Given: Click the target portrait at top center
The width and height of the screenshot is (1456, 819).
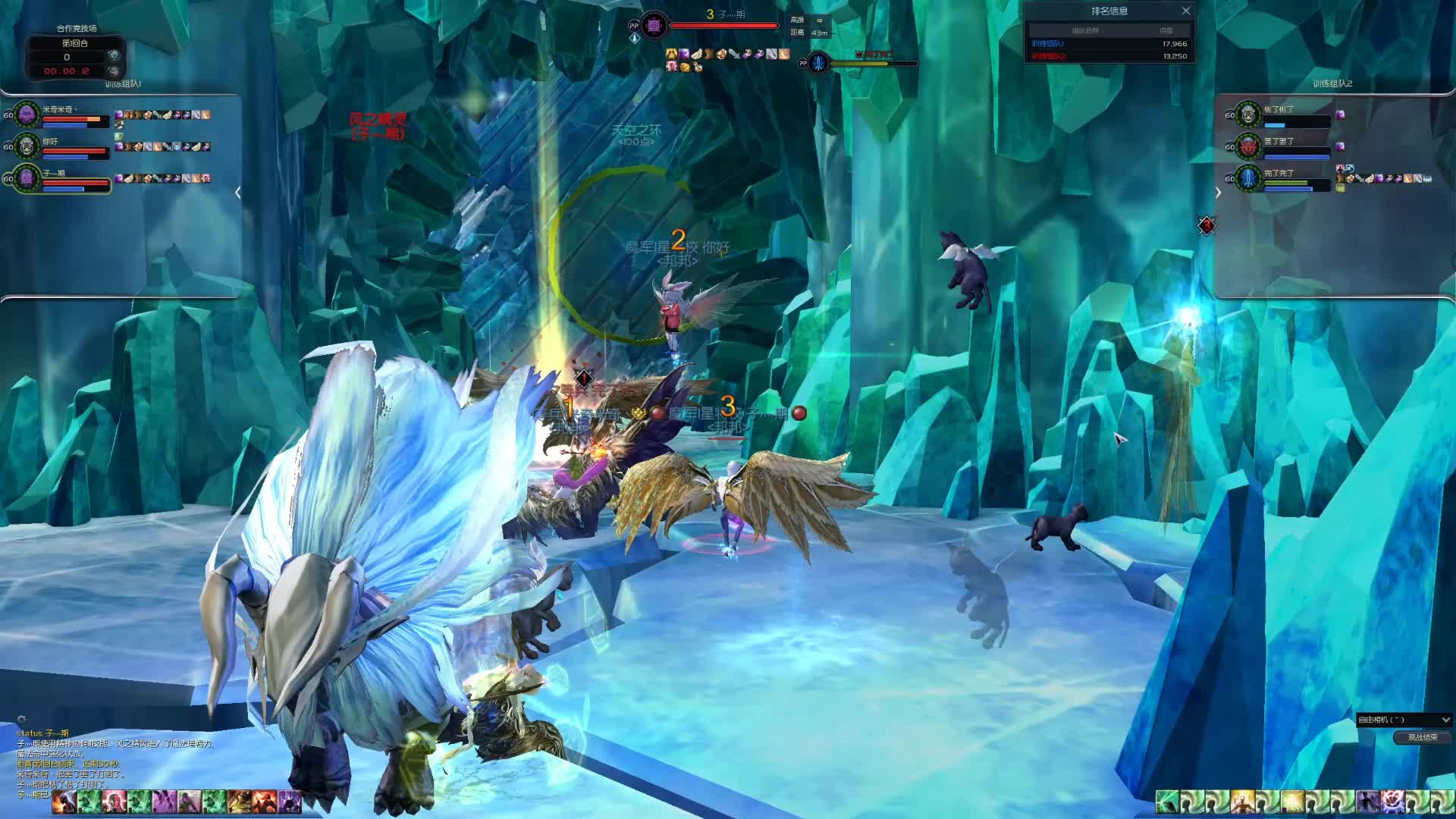Looking at the screenshot, I should tap(654, 26).
